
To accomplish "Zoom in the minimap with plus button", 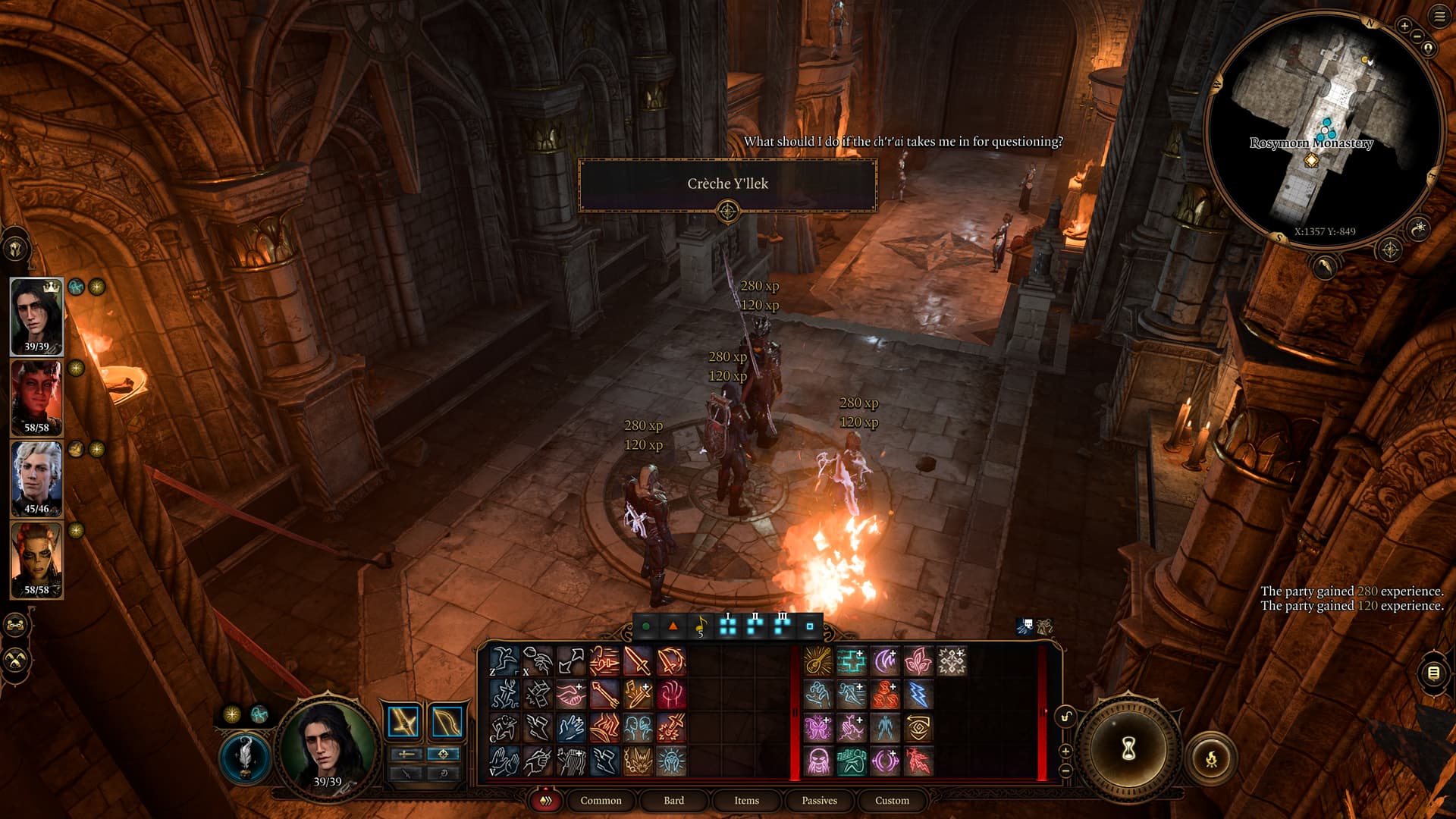I will (1404, 26).
